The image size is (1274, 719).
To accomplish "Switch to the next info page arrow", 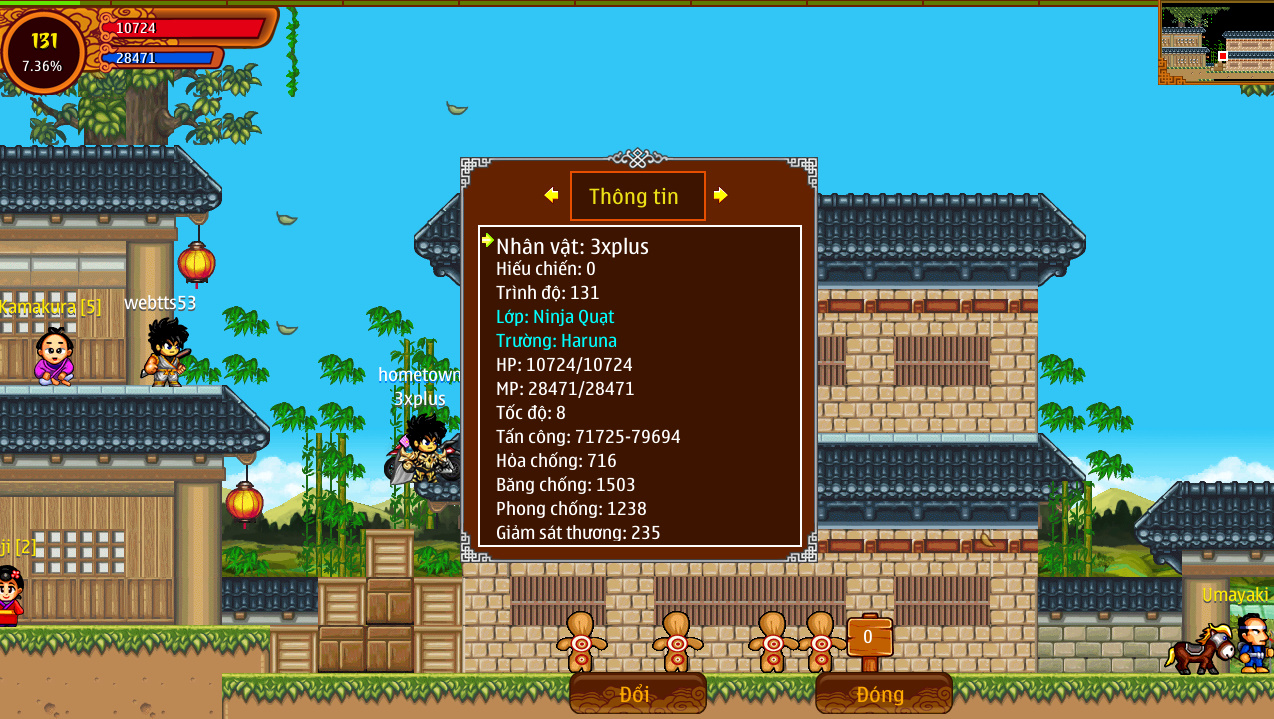I will pyautogui.click(x=720, y=195).
